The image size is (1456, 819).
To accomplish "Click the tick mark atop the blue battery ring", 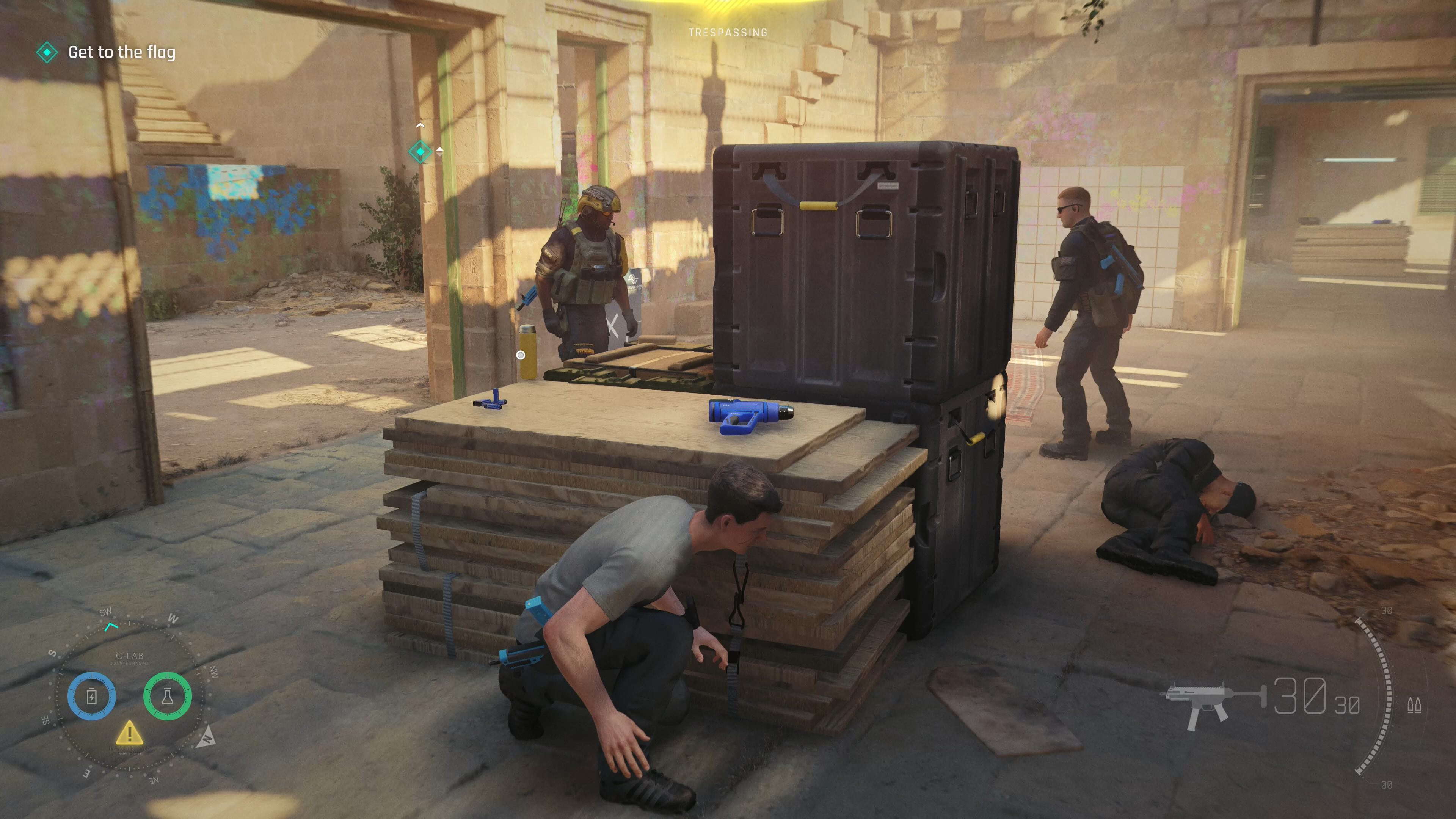I will point(92,676).
